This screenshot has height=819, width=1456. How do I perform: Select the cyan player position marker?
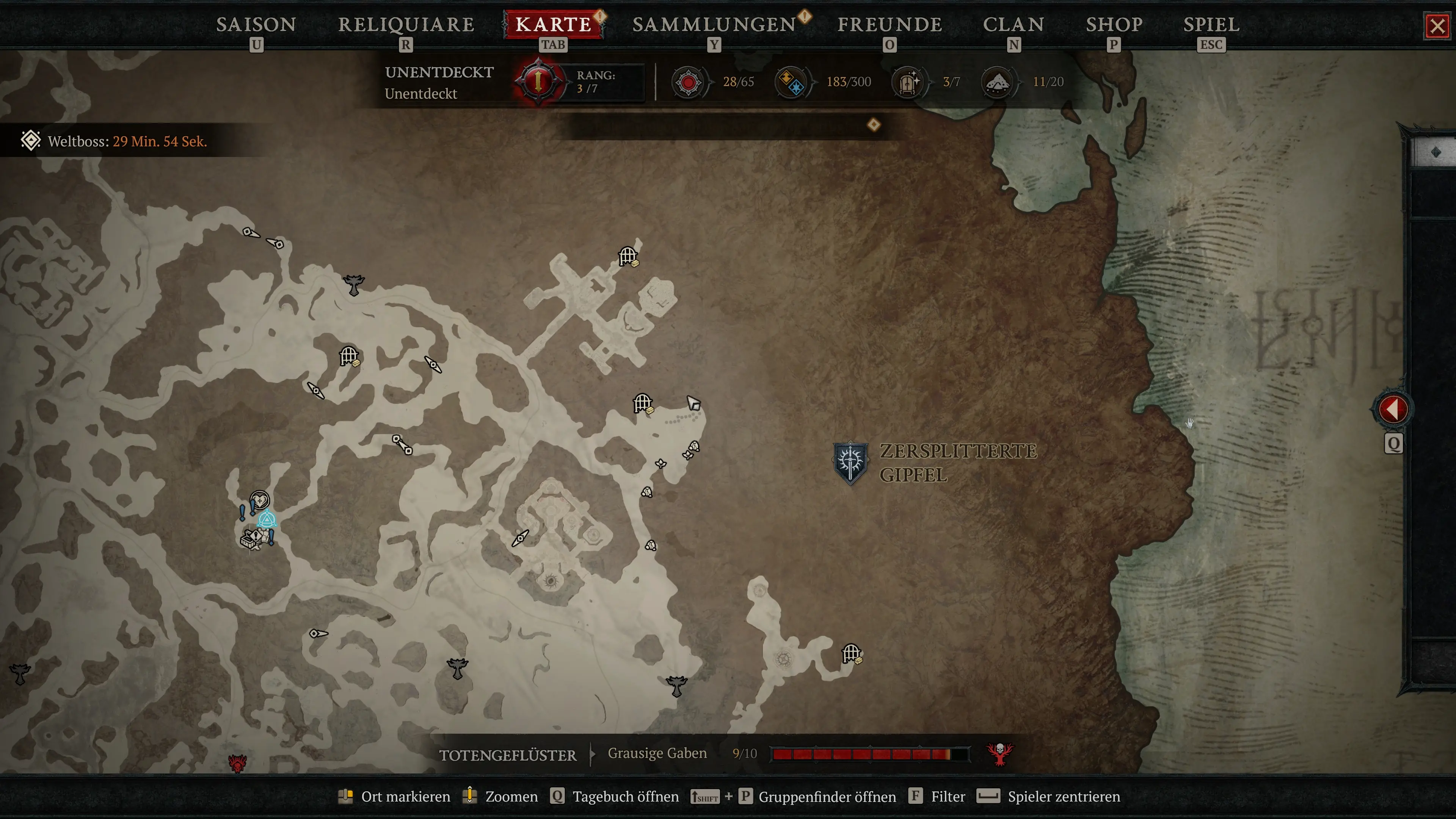(x=267, y=519)
